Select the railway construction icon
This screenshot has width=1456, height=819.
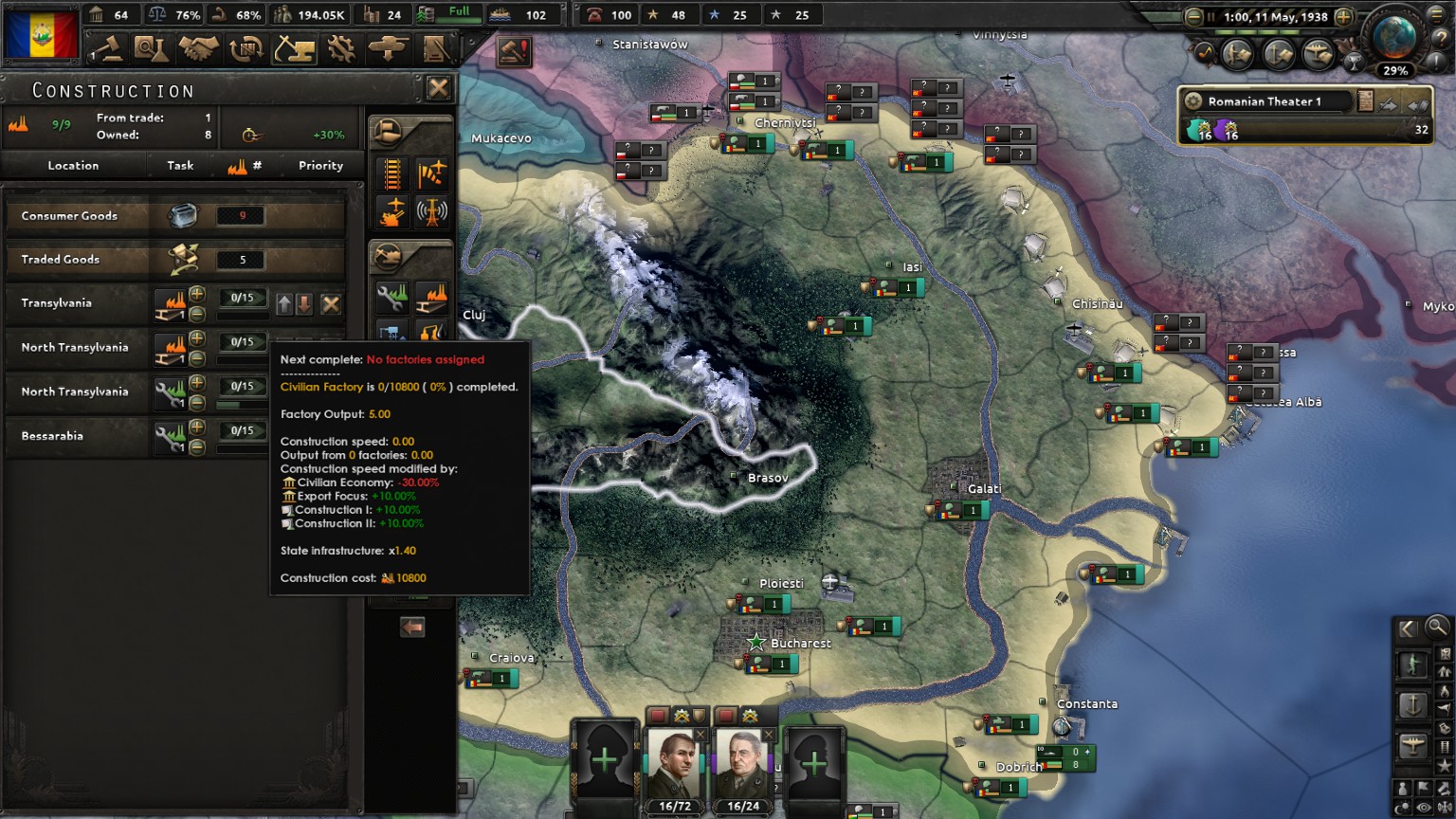(391, 173)
